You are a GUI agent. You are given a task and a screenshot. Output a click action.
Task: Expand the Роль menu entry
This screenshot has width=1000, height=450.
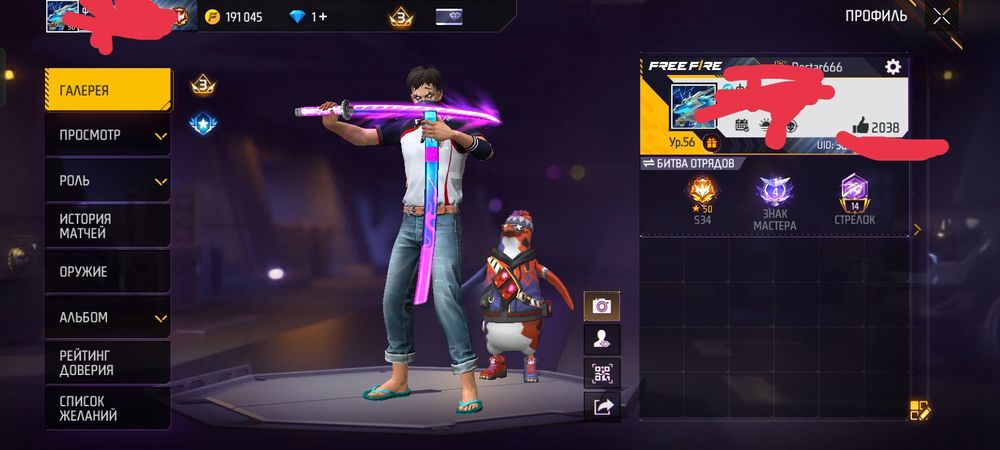tap(107, 181)
